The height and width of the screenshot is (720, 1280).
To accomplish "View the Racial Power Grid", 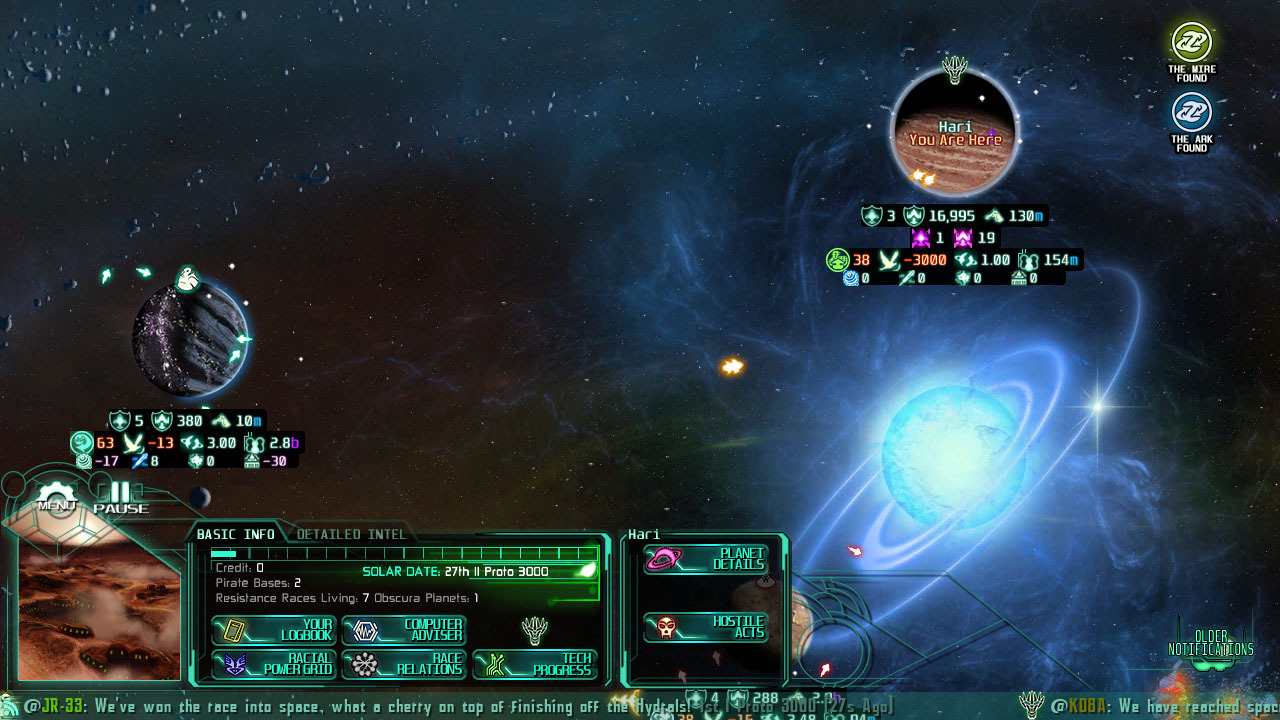I will (x=272, y=667).
